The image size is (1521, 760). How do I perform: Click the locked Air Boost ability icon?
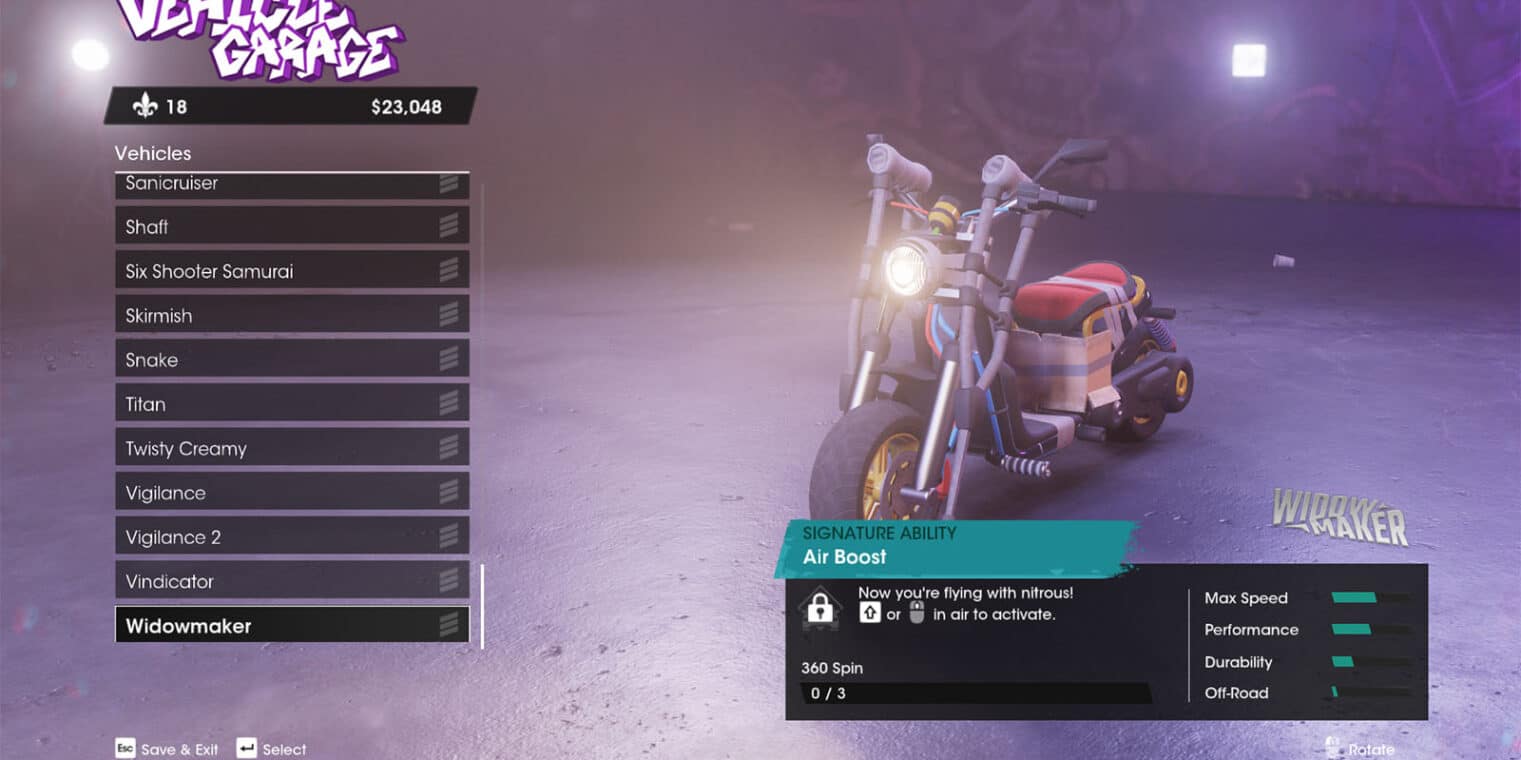pyautogui.click(x=820, y=609)
